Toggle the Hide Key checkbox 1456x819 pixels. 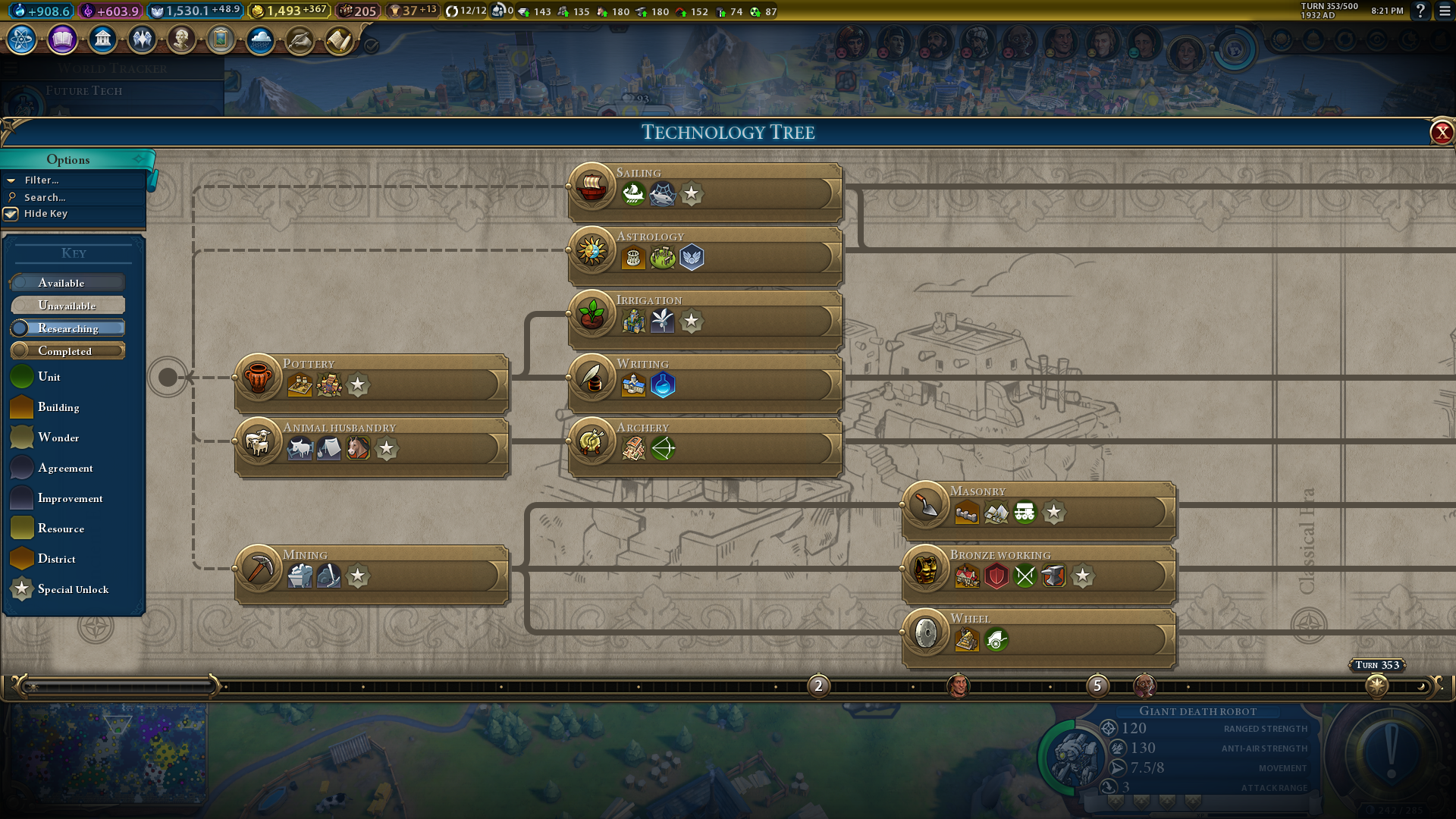(11, 214)
